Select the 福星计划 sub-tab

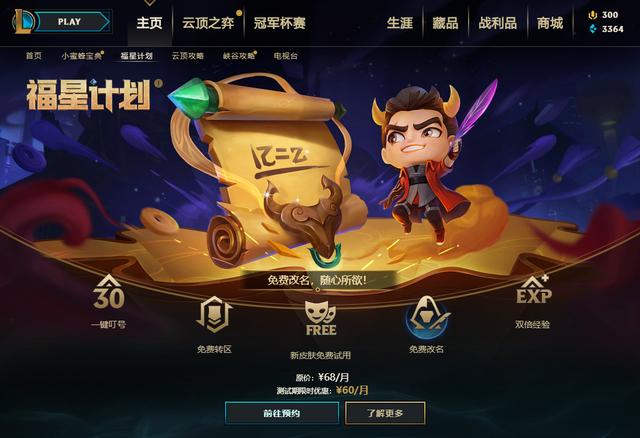[x=136, y=56]
